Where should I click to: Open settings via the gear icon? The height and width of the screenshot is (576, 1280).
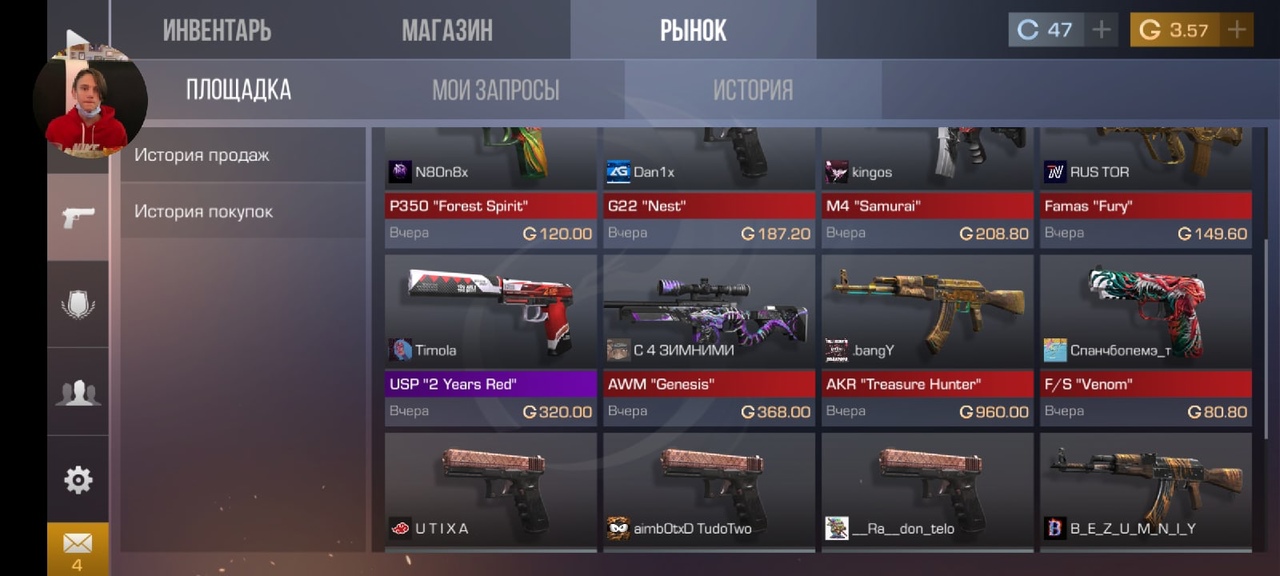[78, 480]
